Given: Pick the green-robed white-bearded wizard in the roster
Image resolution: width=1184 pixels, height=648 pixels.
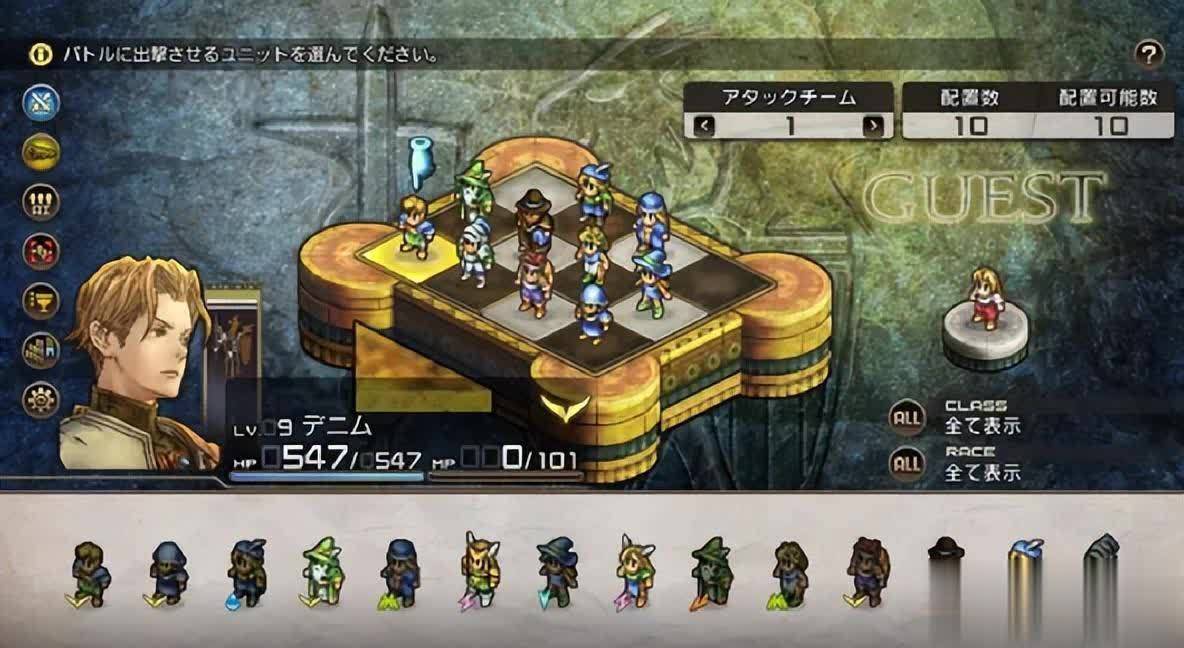Looking at the screenshot, I should (x=320, y=572).
